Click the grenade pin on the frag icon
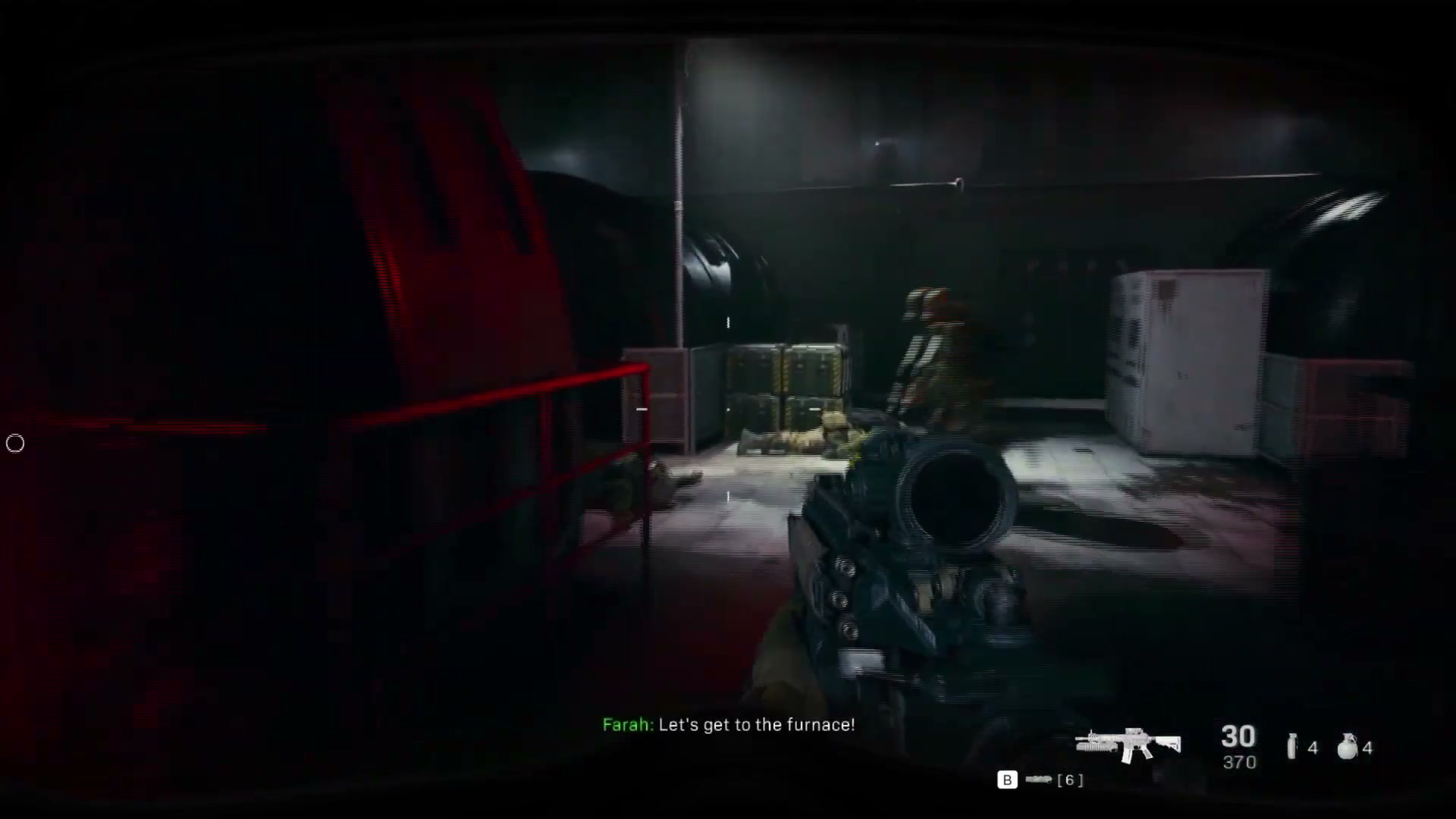1456x819 pixels. (1351, 736)
